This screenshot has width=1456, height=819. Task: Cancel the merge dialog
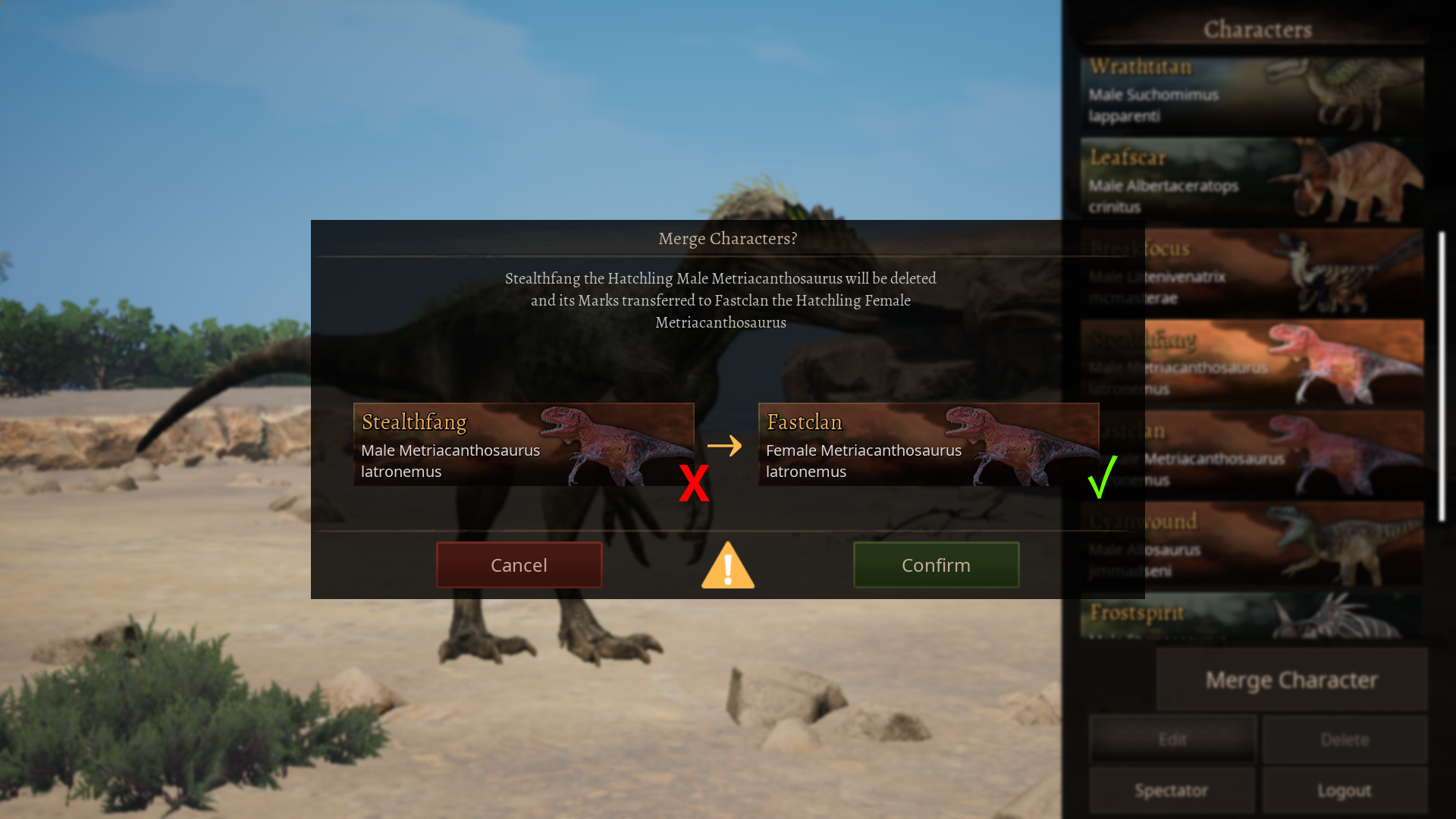click(x=519, y=565)
